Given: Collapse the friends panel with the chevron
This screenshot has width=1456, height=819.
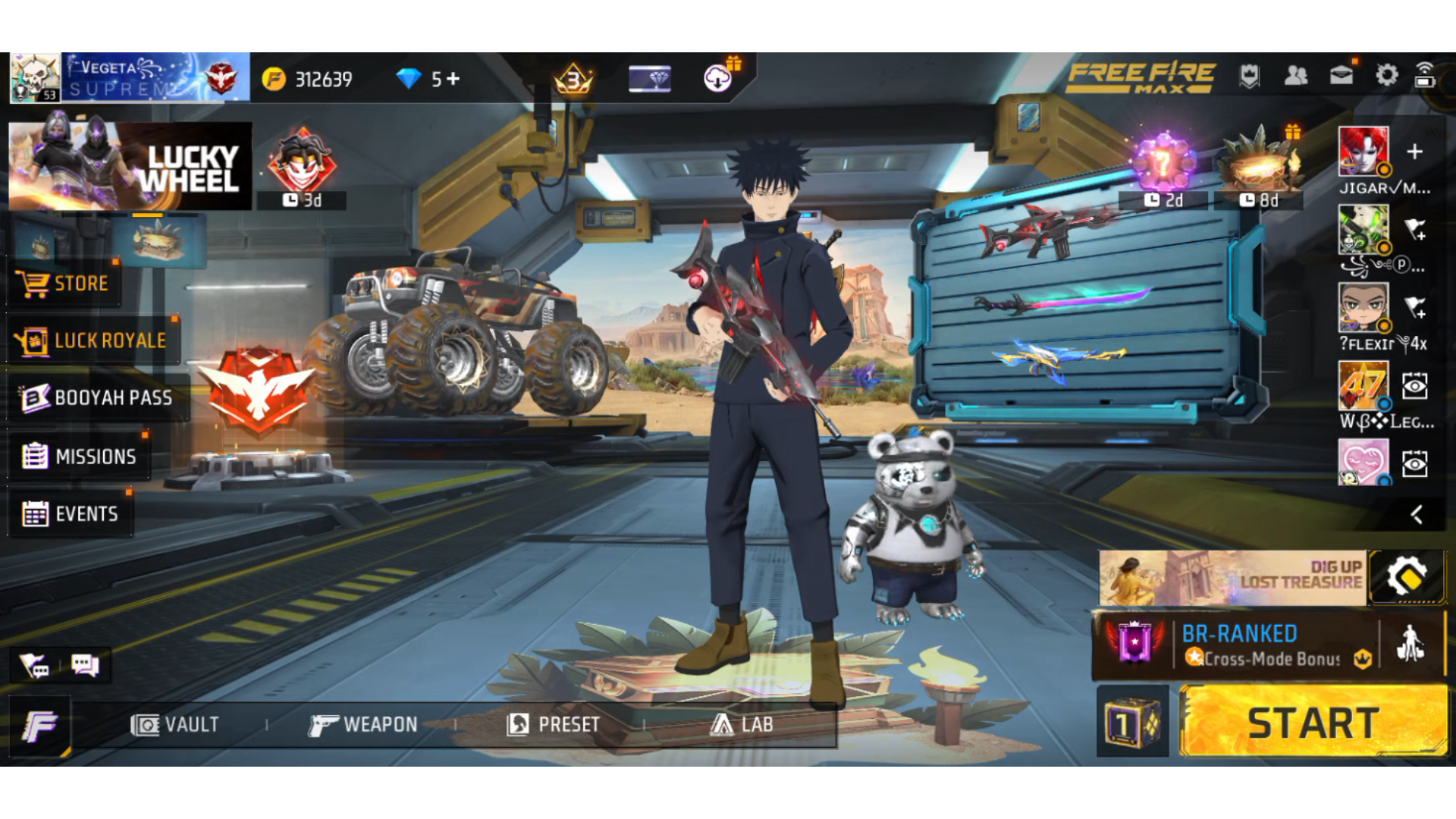Looking at the screenshot, I should click(x=1417, y=515).
